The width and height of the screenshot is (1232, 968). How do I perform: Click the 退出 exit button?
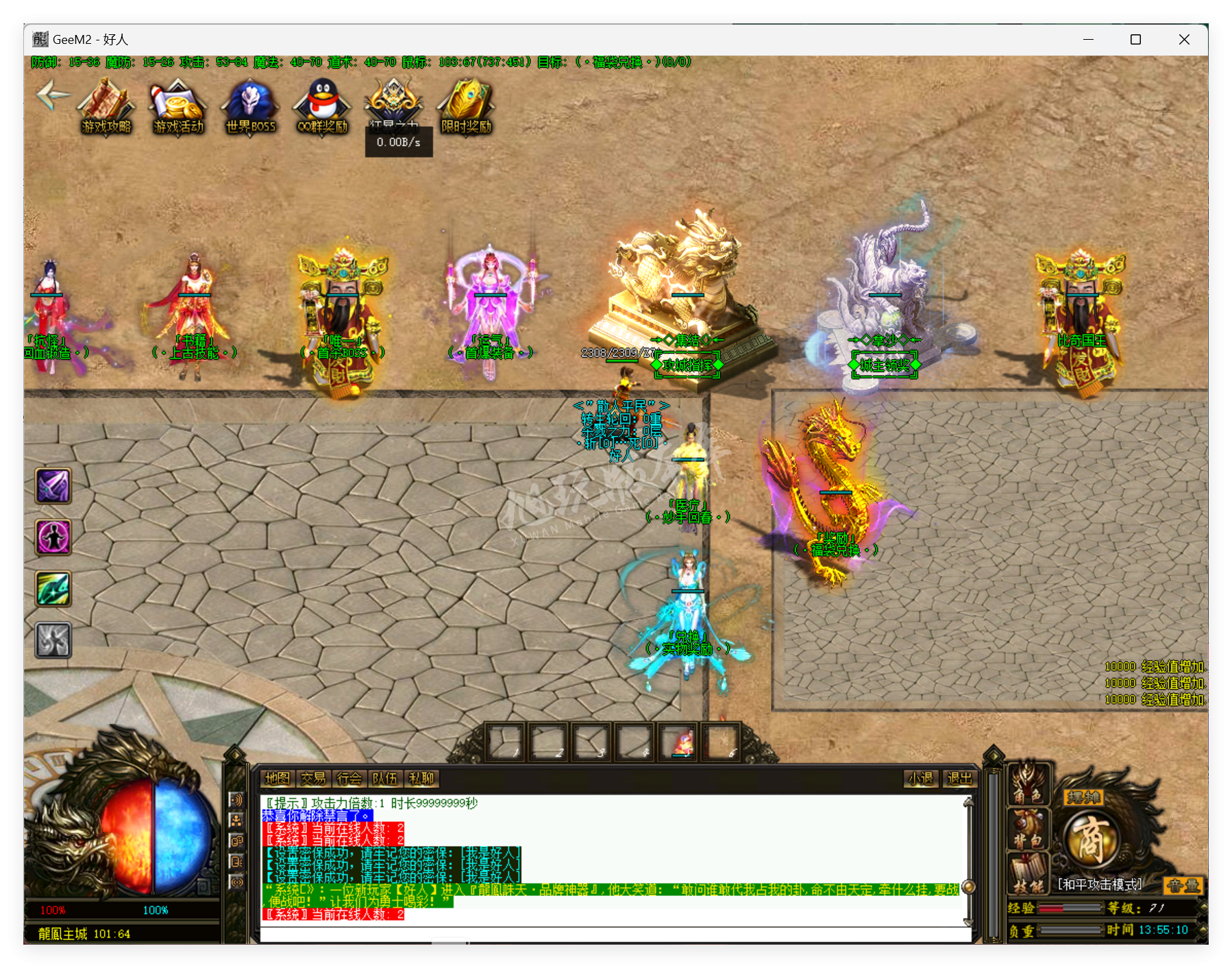point(959,779)
